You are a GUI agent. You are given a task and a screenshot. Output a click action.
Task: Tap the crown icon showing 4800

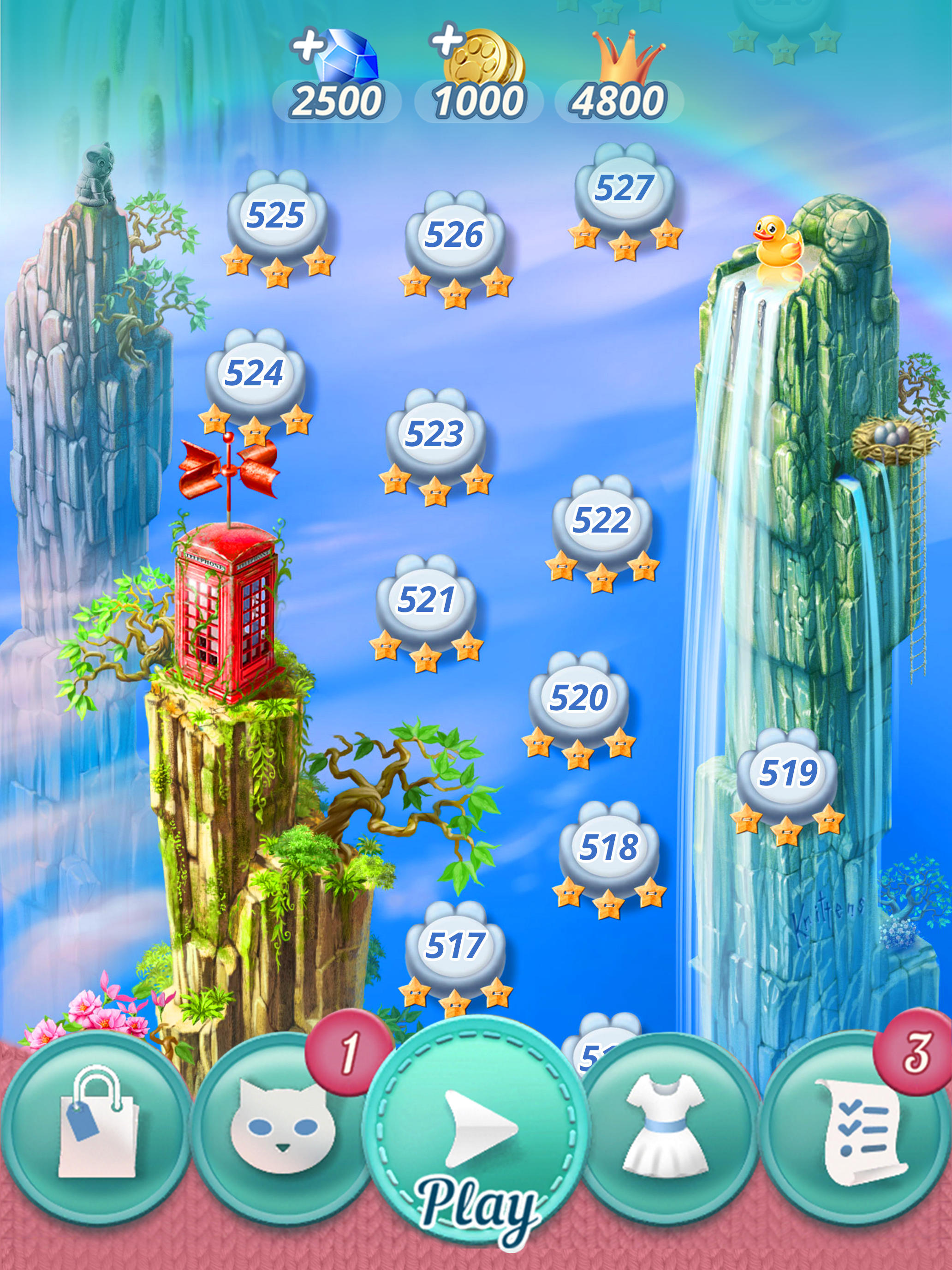click(x=628, y=57)
